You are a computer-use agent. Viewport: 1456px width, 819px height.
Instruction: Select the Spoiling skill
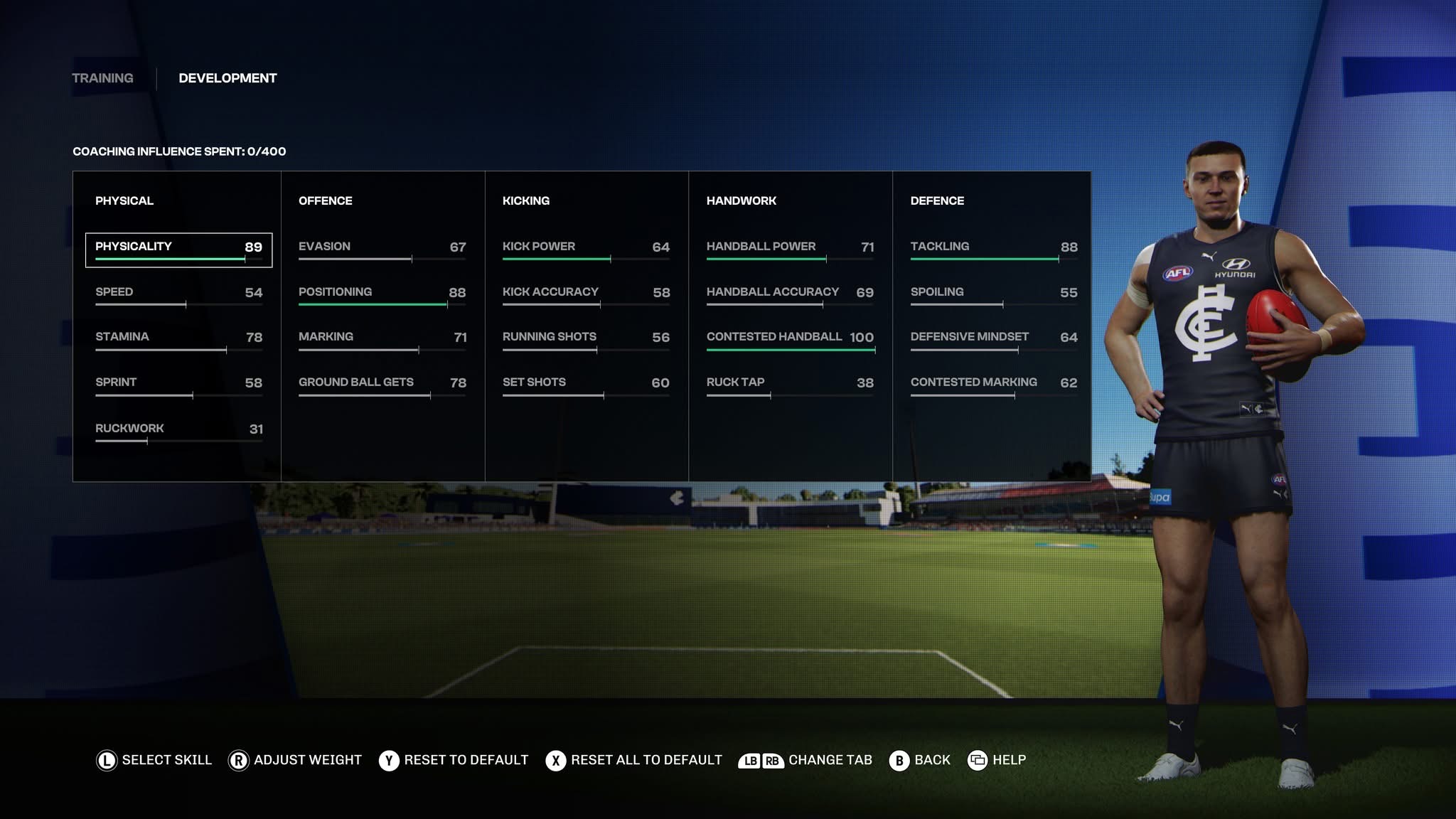[994, 294]
